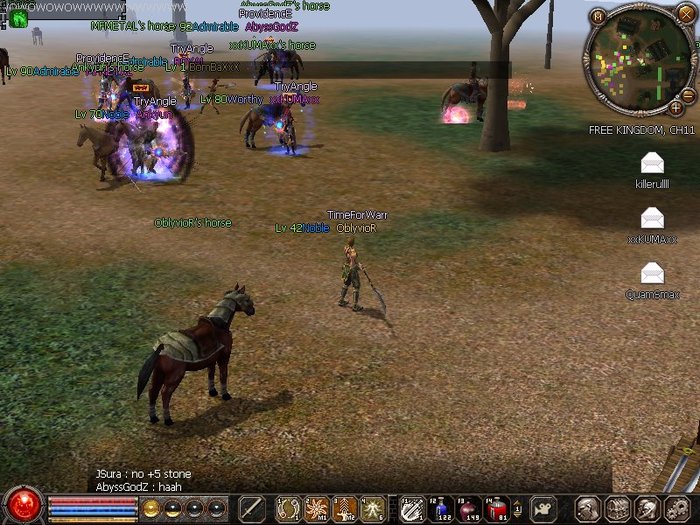Click the red dragon orb emblem
700x525 pixels.
[x=22, y=505]
